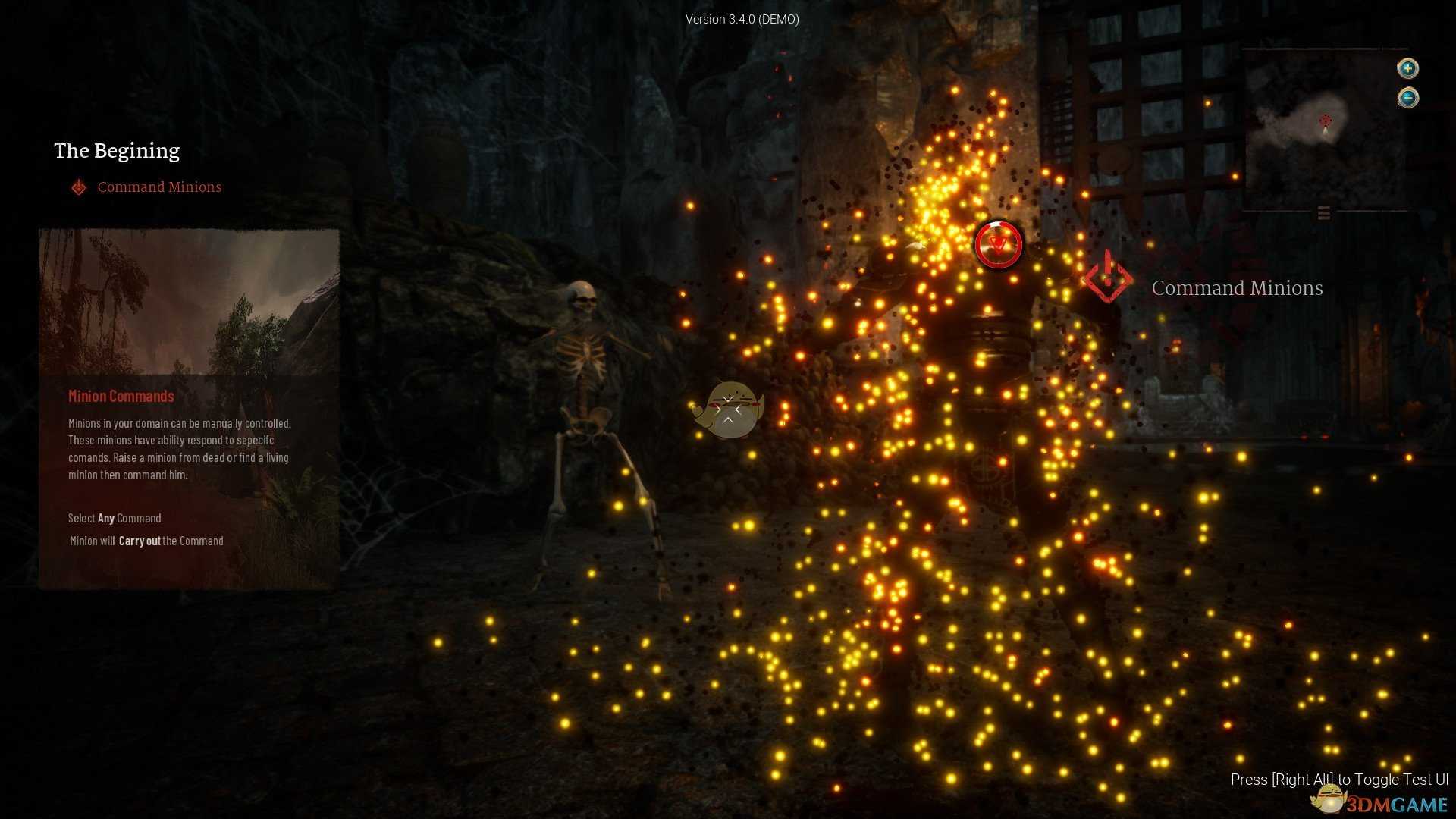Click the minimap drag handle bars
The width and height of the screenshot is (1456, 819).
click(x=1324, y=213)
